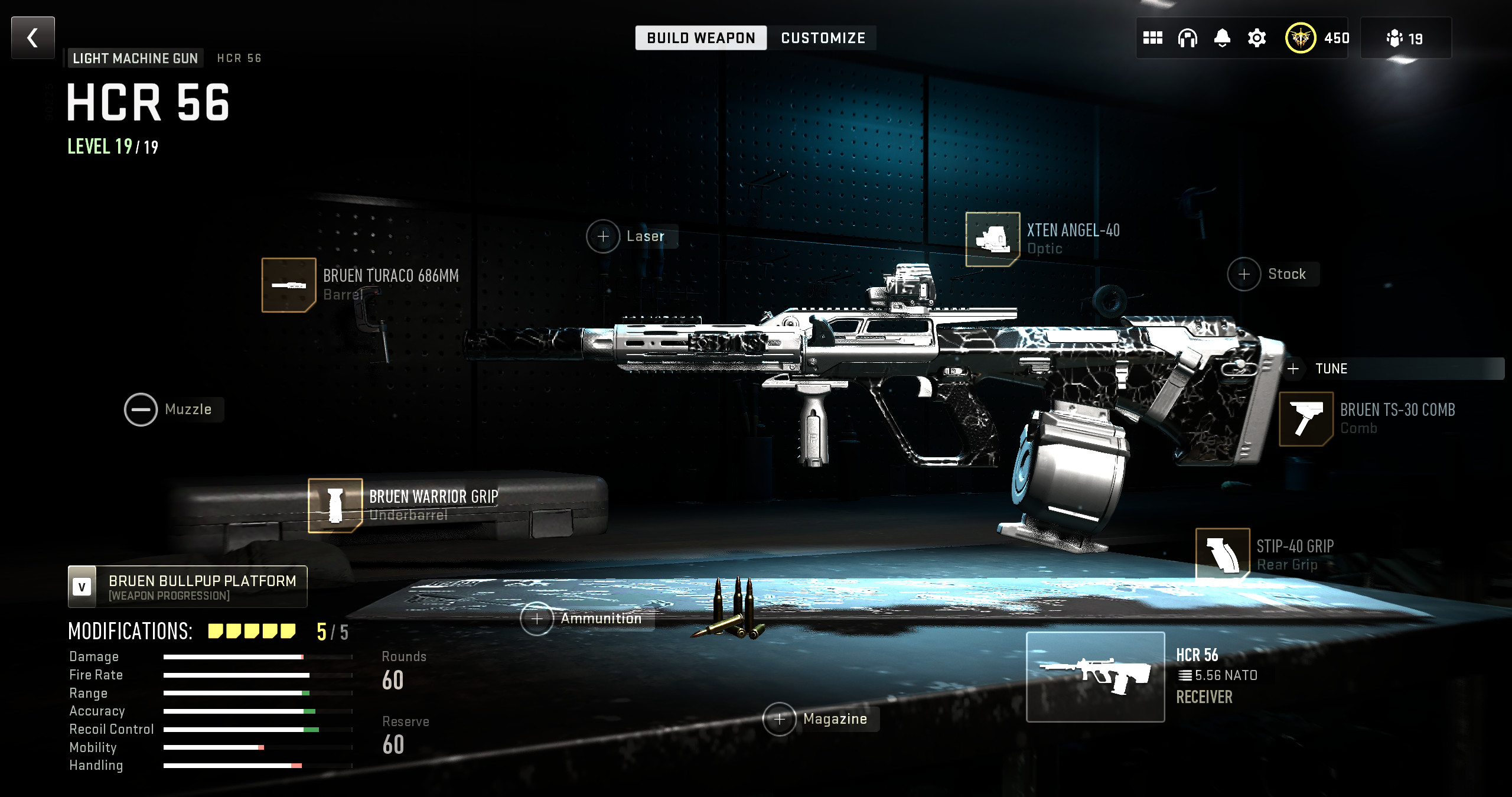Select the Build Weapon tab

(700, 38)
